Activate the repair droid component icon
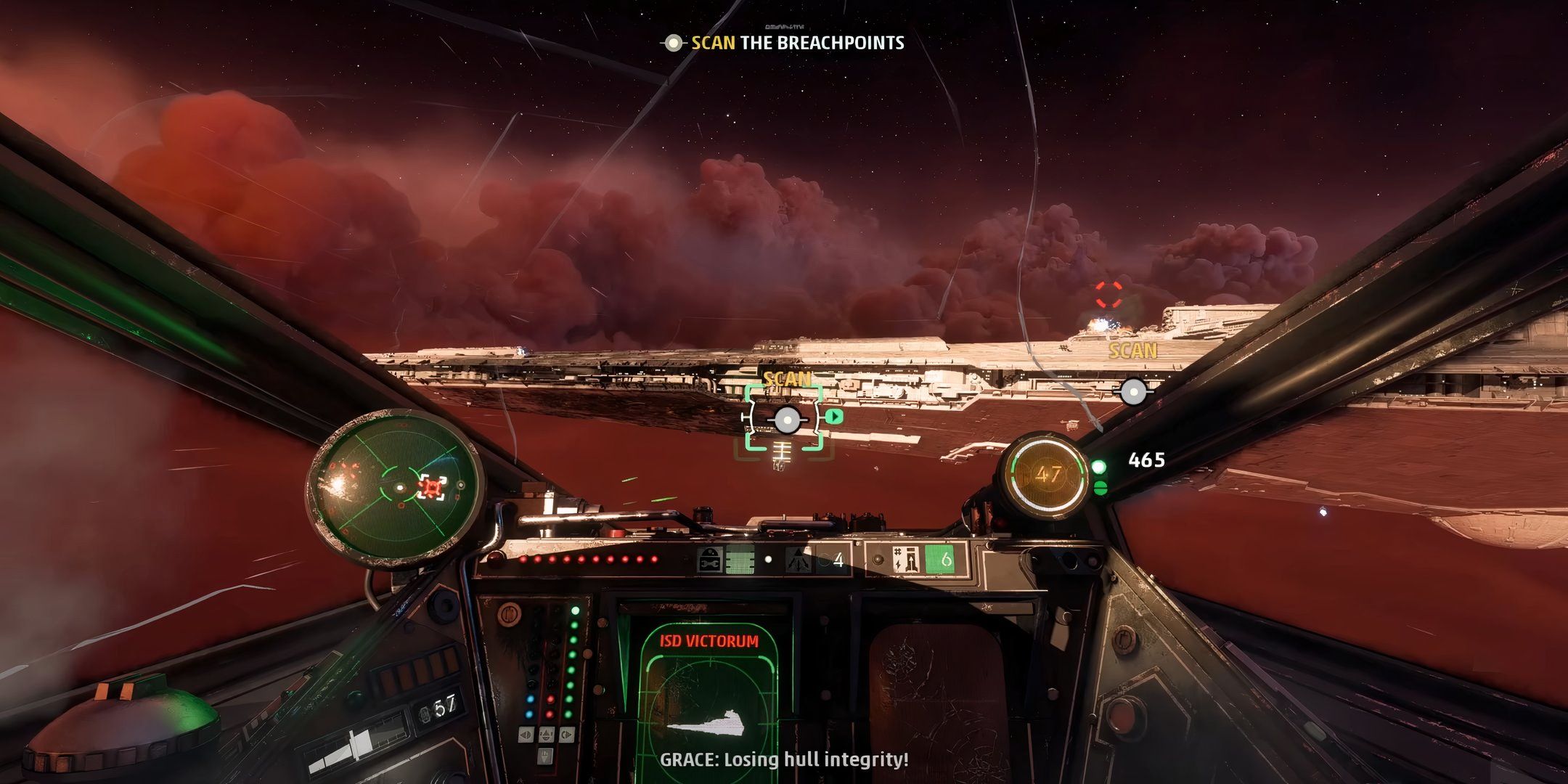Screen dimensions: 1568x784 (x=709, y=560)
